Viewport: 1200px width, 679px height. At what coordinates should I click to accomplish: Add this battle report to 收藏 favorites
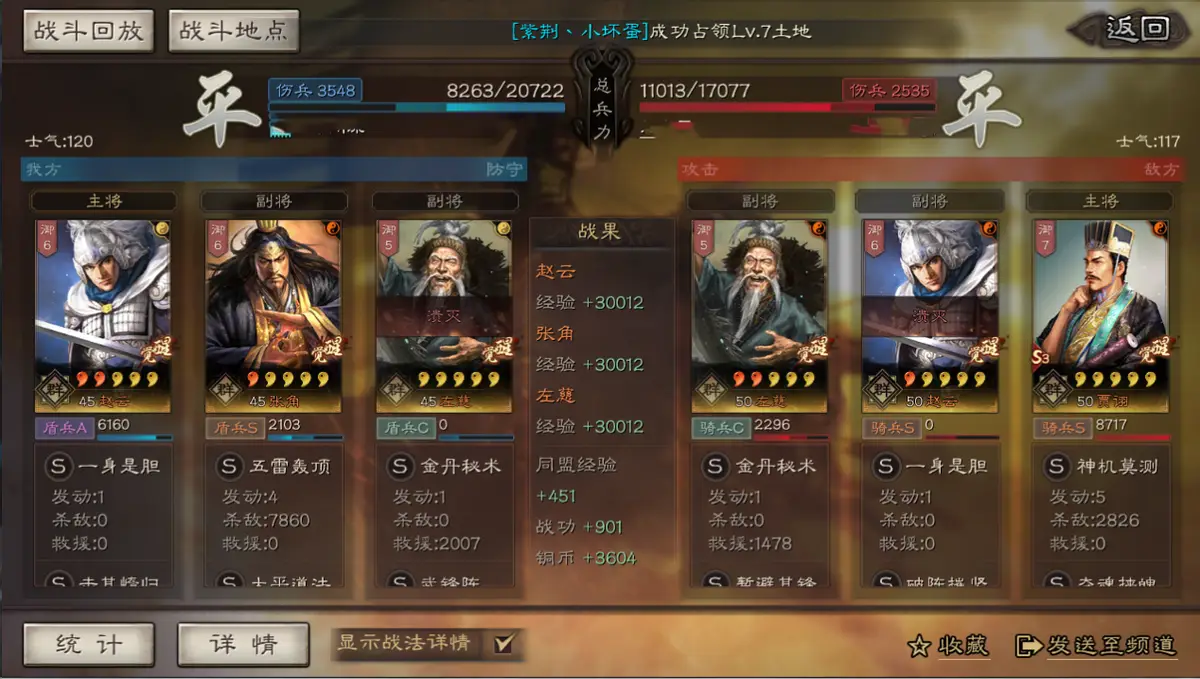point(949,646)
